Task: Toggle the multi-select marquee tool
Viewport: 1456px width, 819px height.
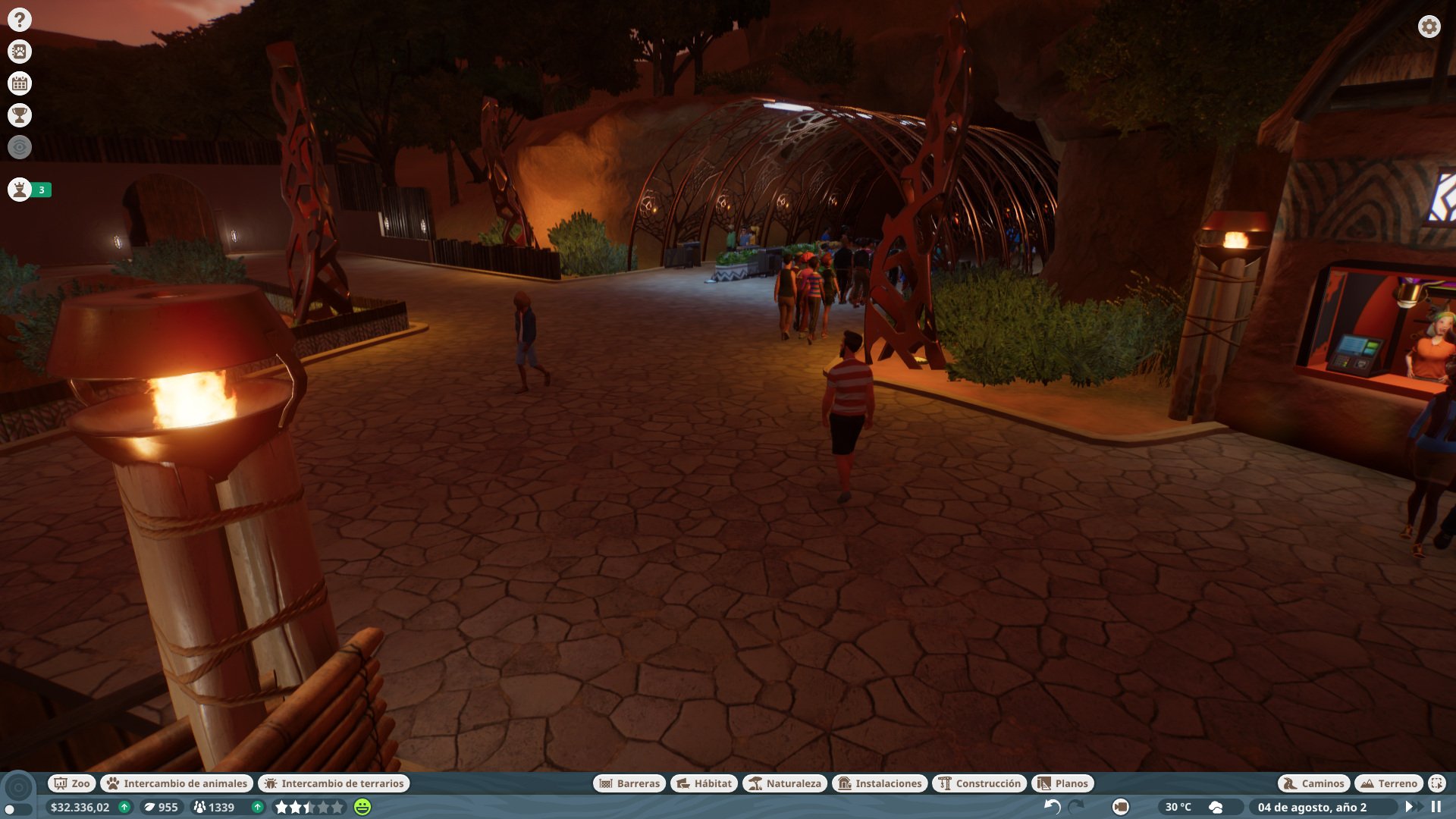Action: [1436, 783]
